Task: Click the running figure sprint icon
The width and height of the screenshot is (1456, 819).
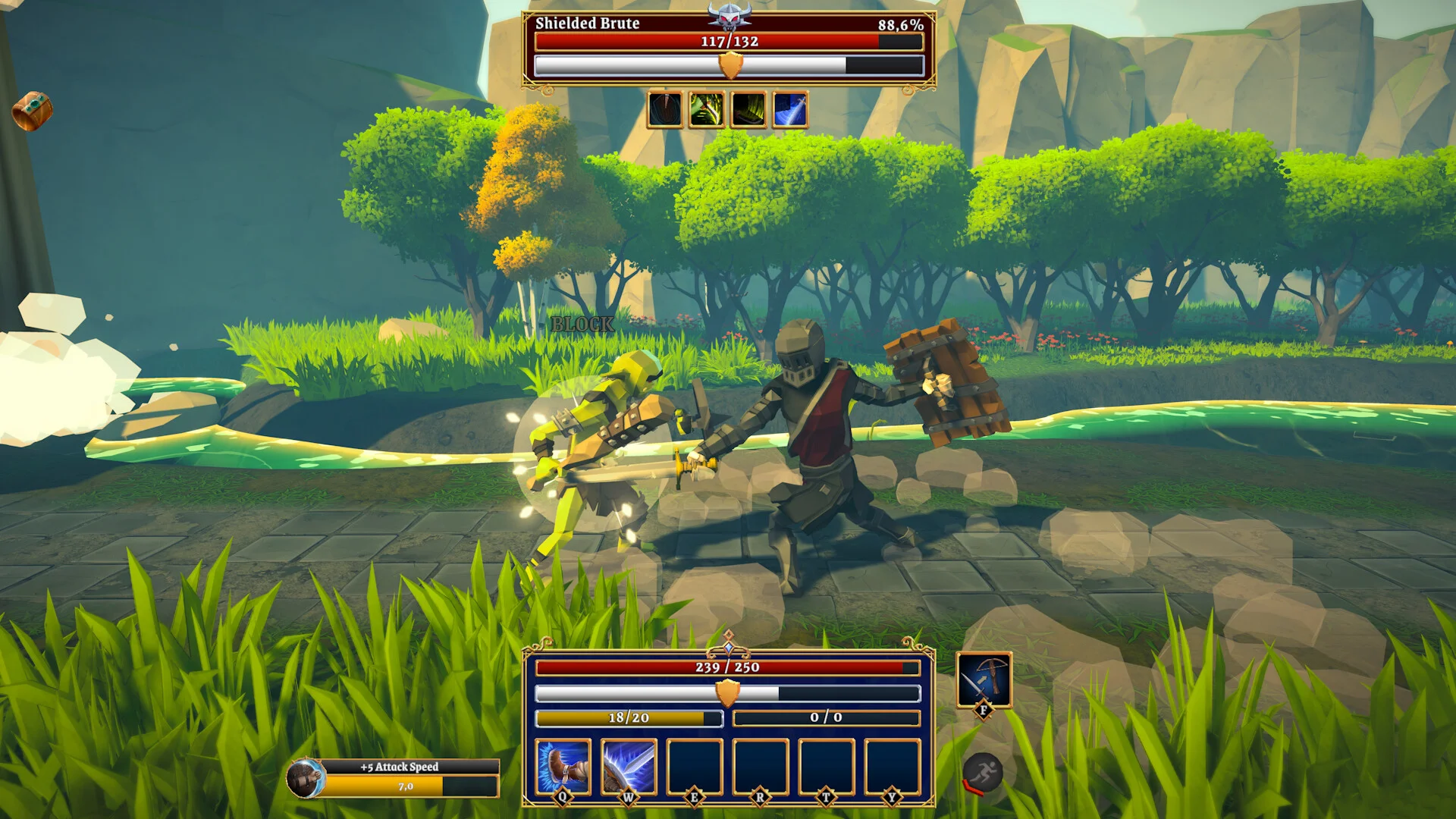Action: click(x=983, y=773)
